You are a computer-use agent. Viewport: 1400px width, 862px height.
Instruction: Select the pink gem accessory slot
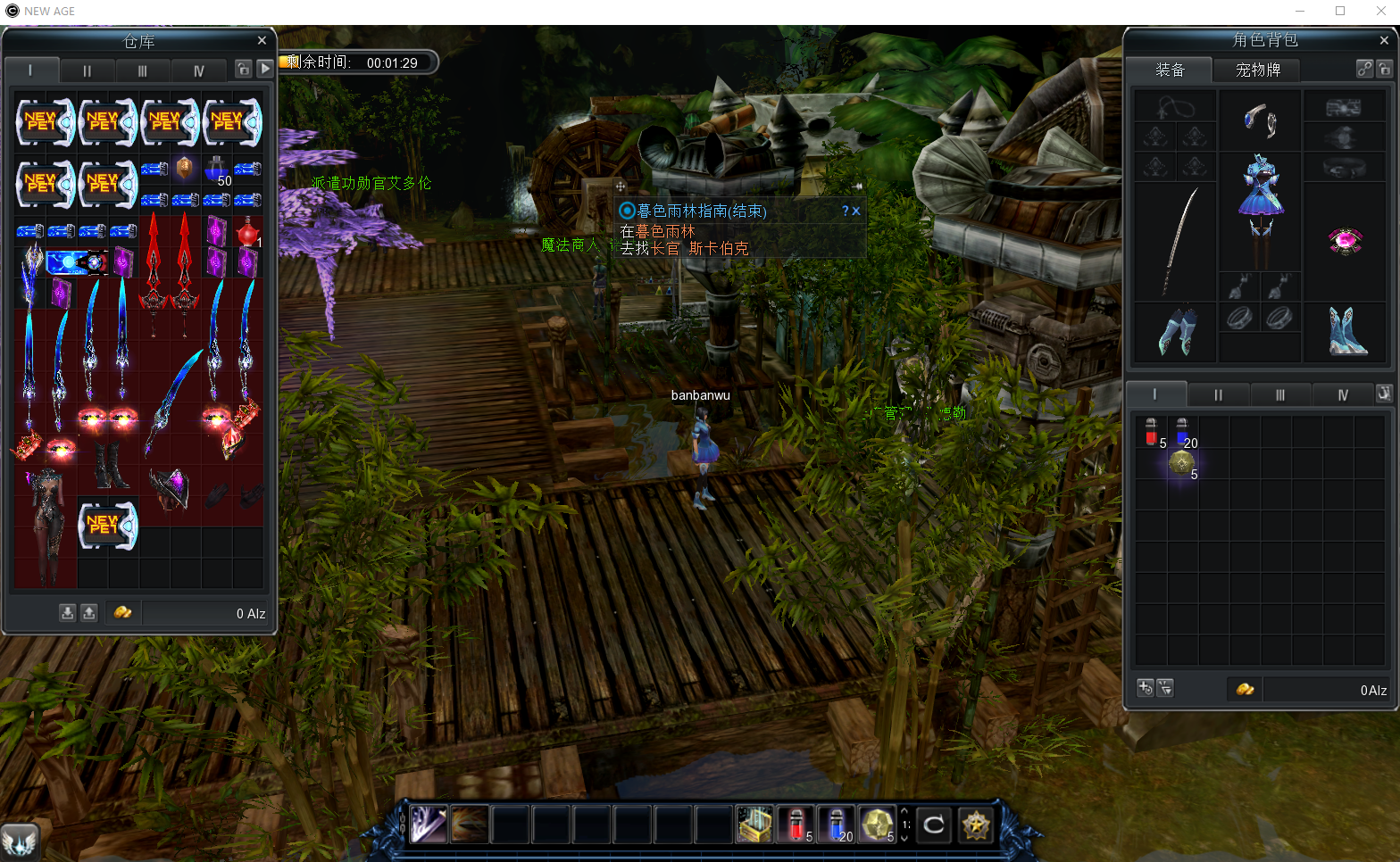point(1344,241)
